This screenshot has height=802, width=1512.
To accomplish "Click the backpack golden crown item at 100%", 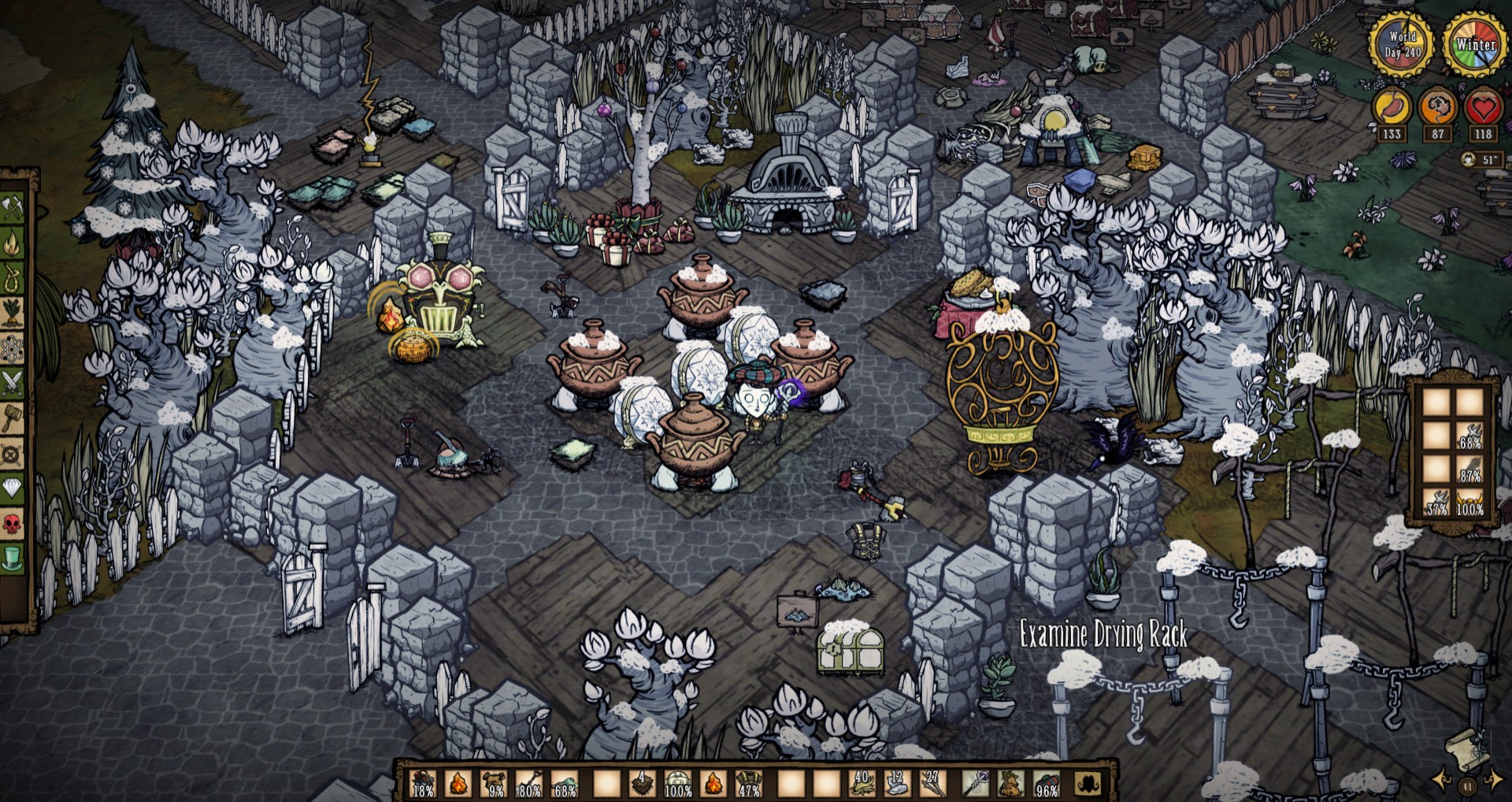I will [1469, 502].
